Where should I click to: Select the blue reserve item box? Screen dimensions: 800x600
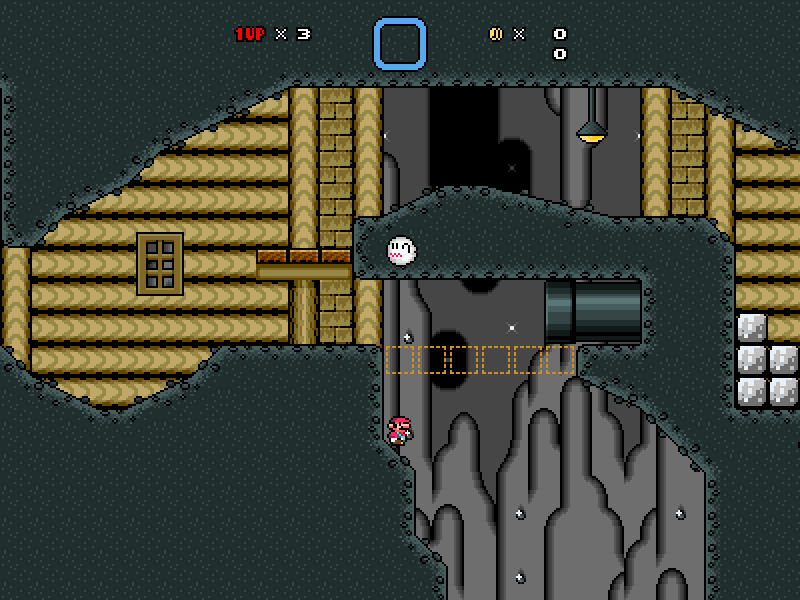[x=400, y=44]
